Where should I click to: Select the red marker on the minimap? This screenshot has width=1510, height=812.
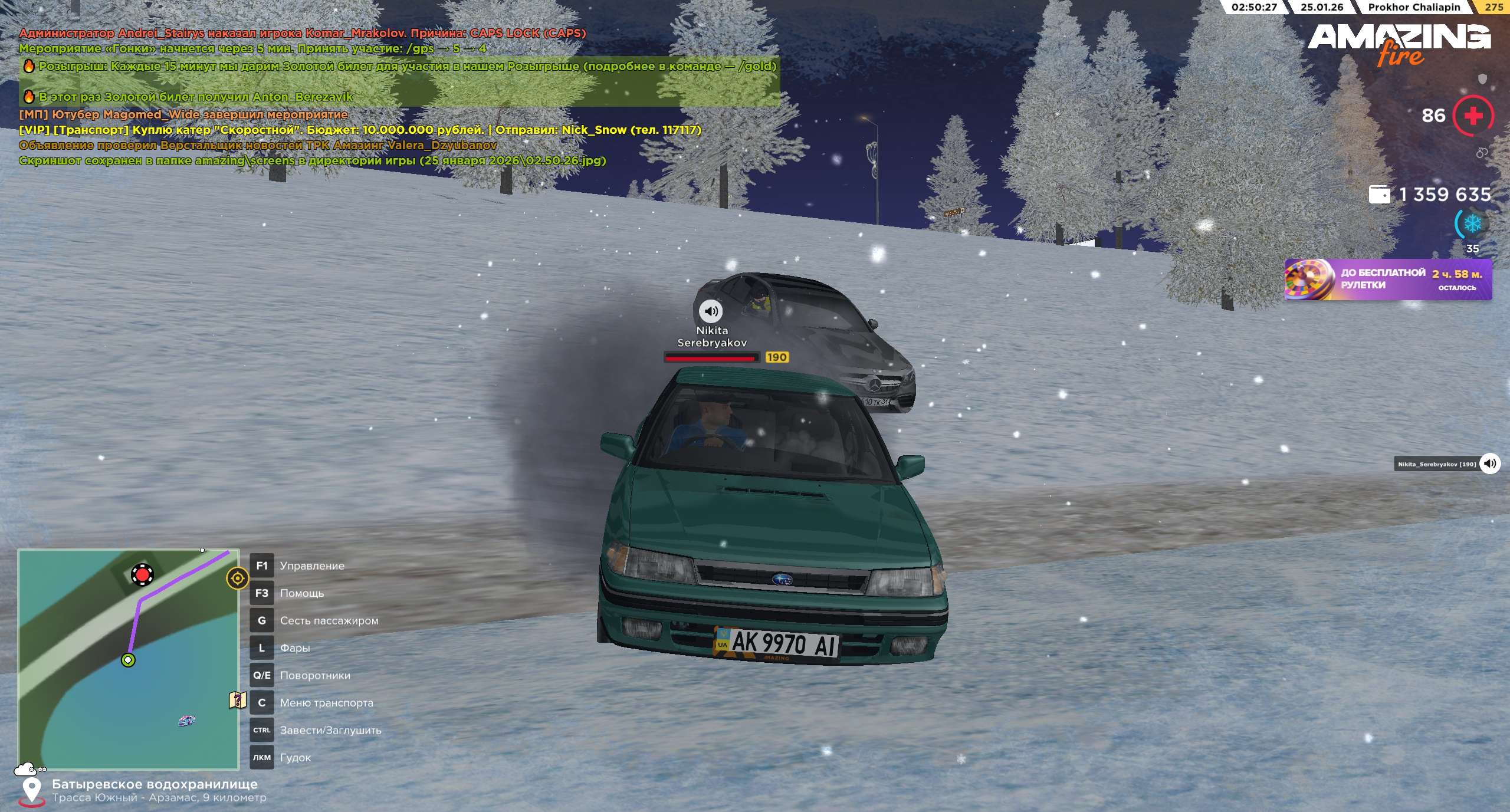[x=142, y=574]
